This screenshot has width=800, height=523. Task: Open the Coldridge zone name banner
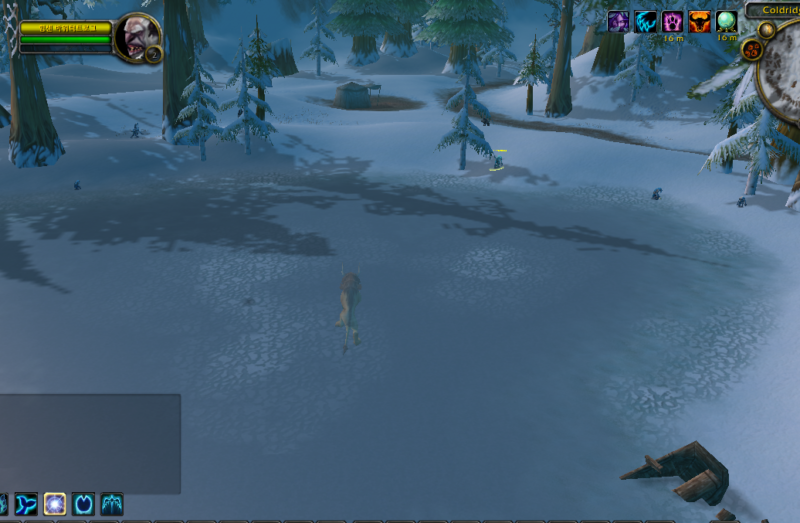(774, 10)
